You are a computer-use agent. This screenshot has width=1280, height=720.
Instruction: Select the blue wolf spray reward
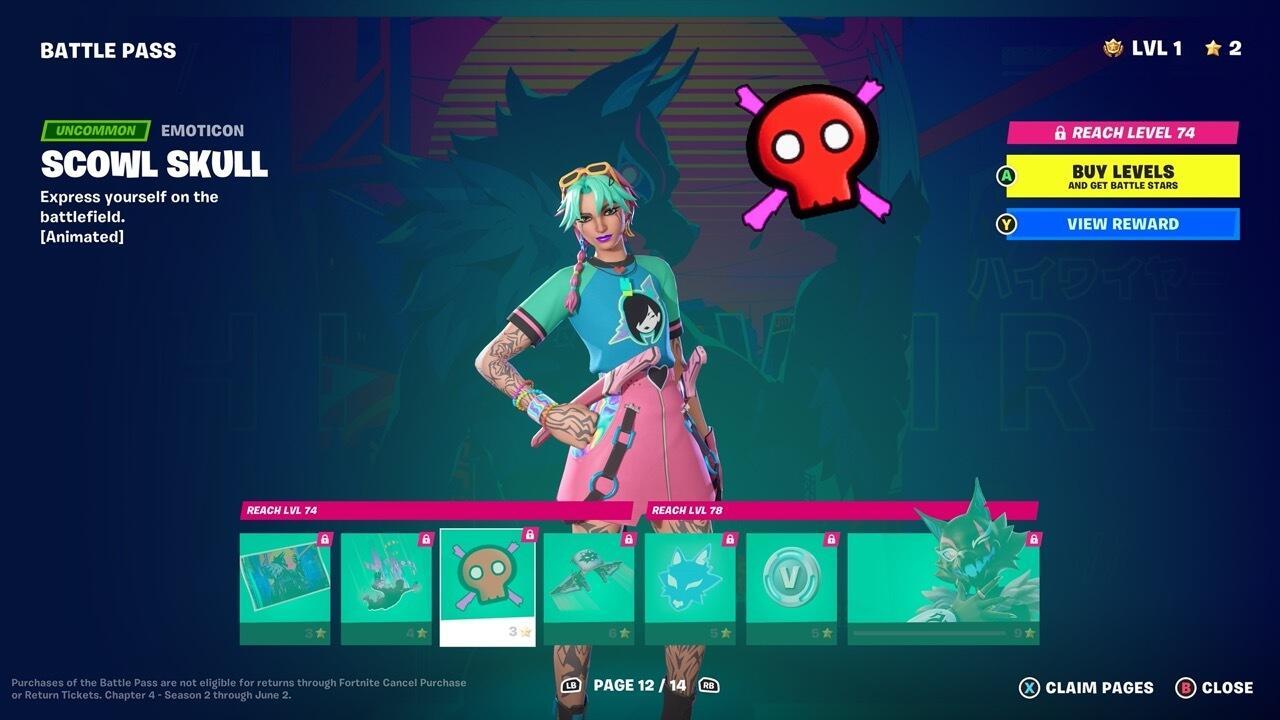tap(690, 580)
